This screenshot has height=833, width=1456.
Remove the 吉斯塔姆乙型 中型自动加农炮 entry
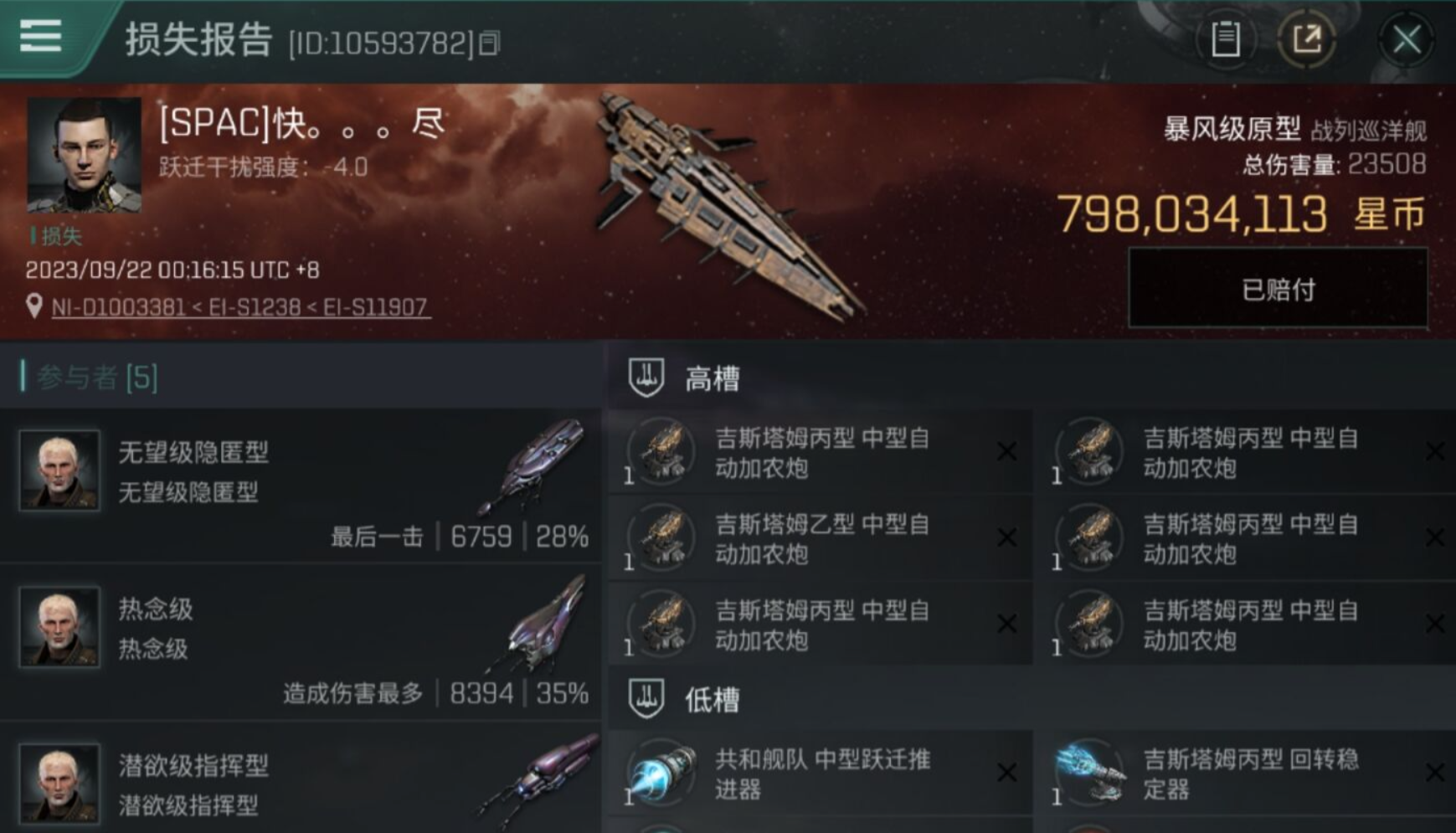click(1007, 538)
